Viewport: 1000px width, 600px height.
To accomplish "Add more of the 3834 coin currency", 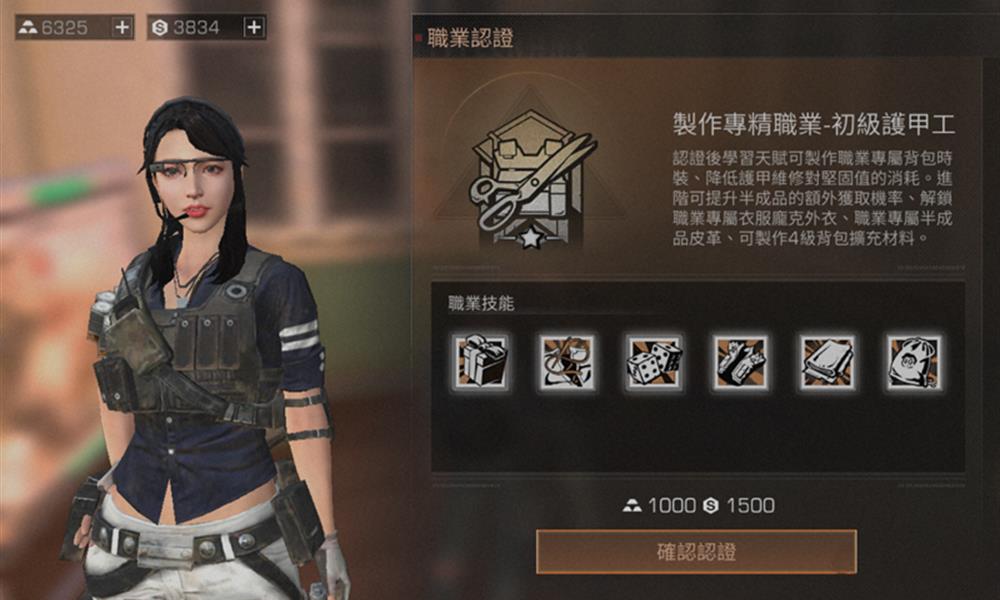I will tap(254, 28).
